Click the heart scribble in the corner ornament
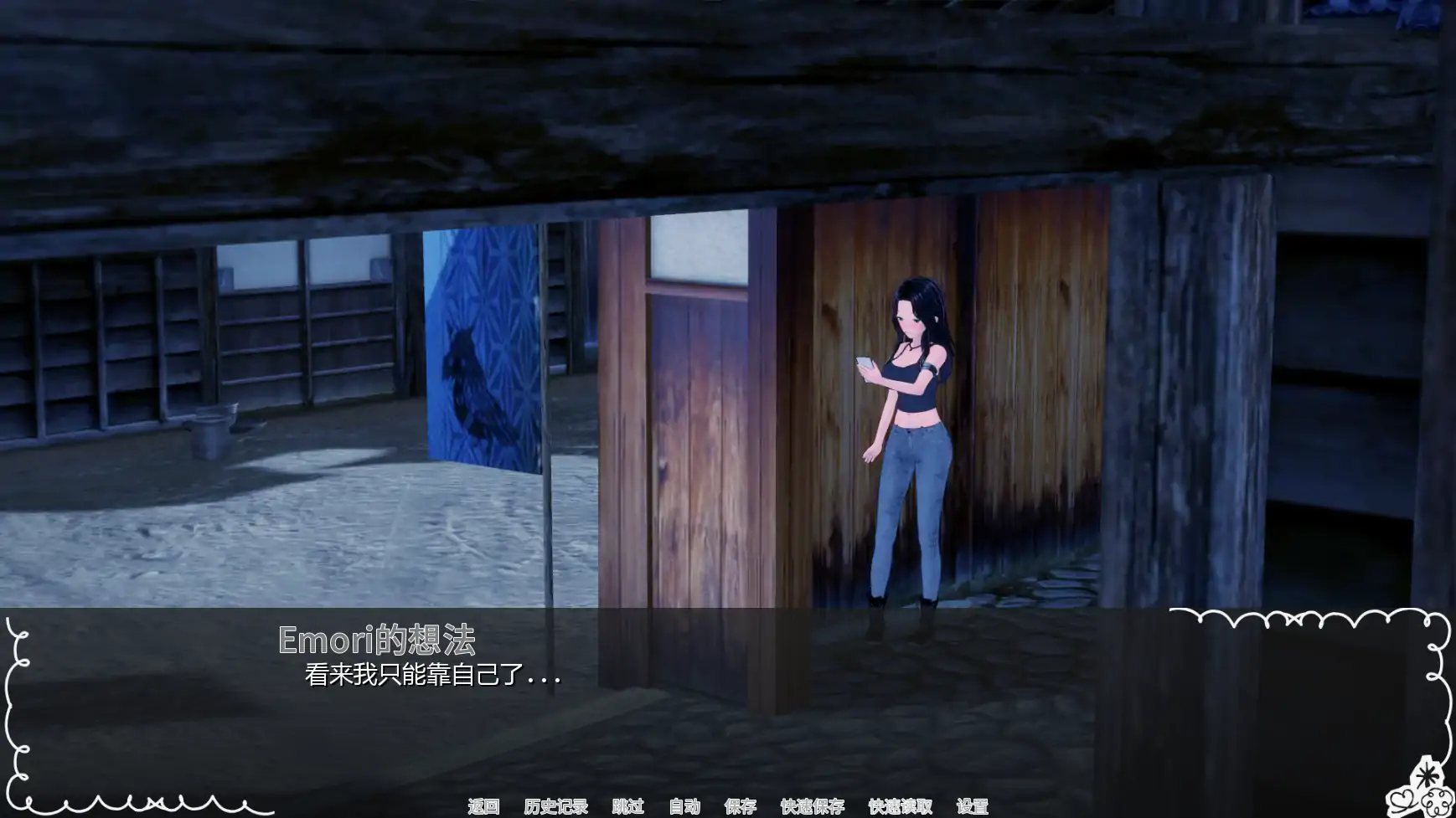 pyautogui.click(x=1402, y=800)
